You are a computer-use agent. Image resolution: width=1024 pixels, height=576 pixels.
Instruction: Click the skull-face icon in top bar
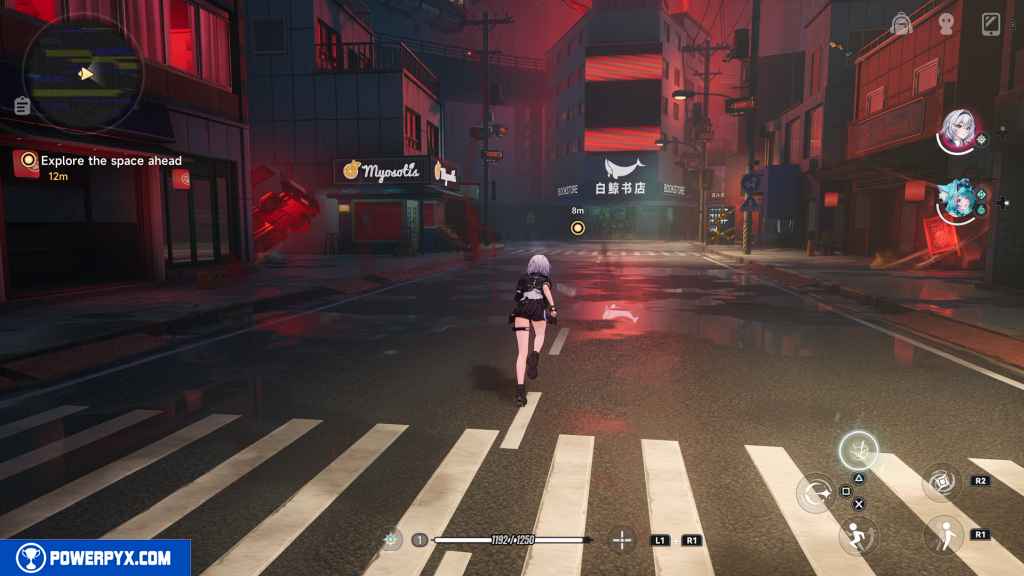coord(946,24)
